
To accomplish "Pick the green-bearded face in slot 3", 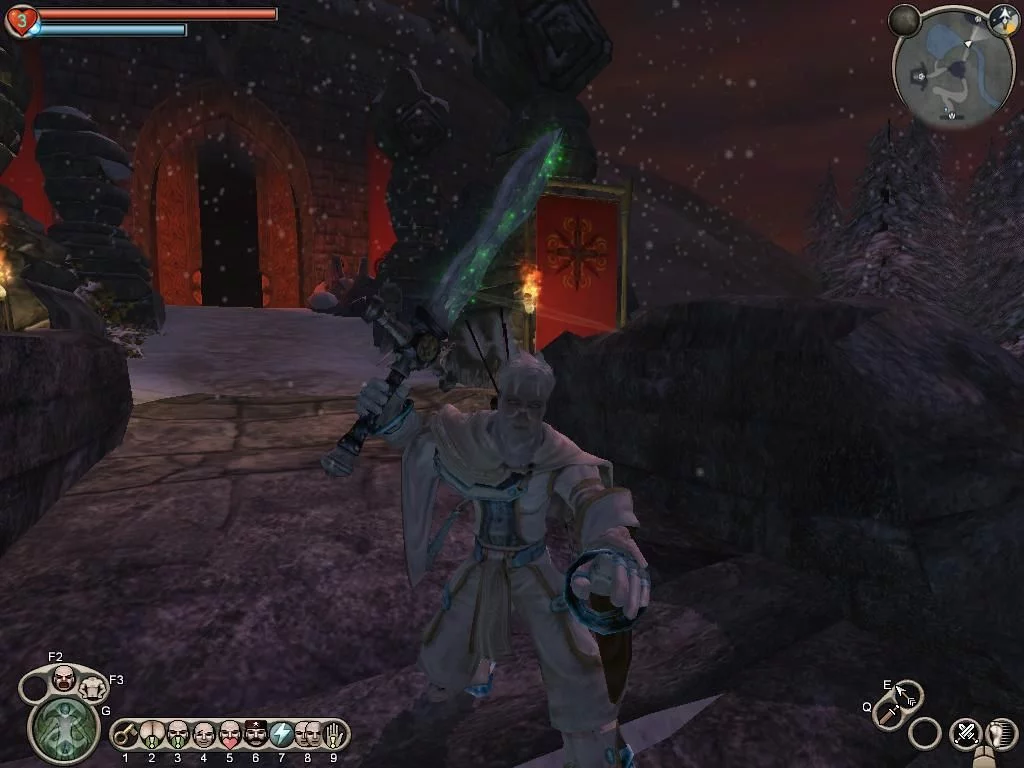I will pyautogui.click(x=177, y=735).
